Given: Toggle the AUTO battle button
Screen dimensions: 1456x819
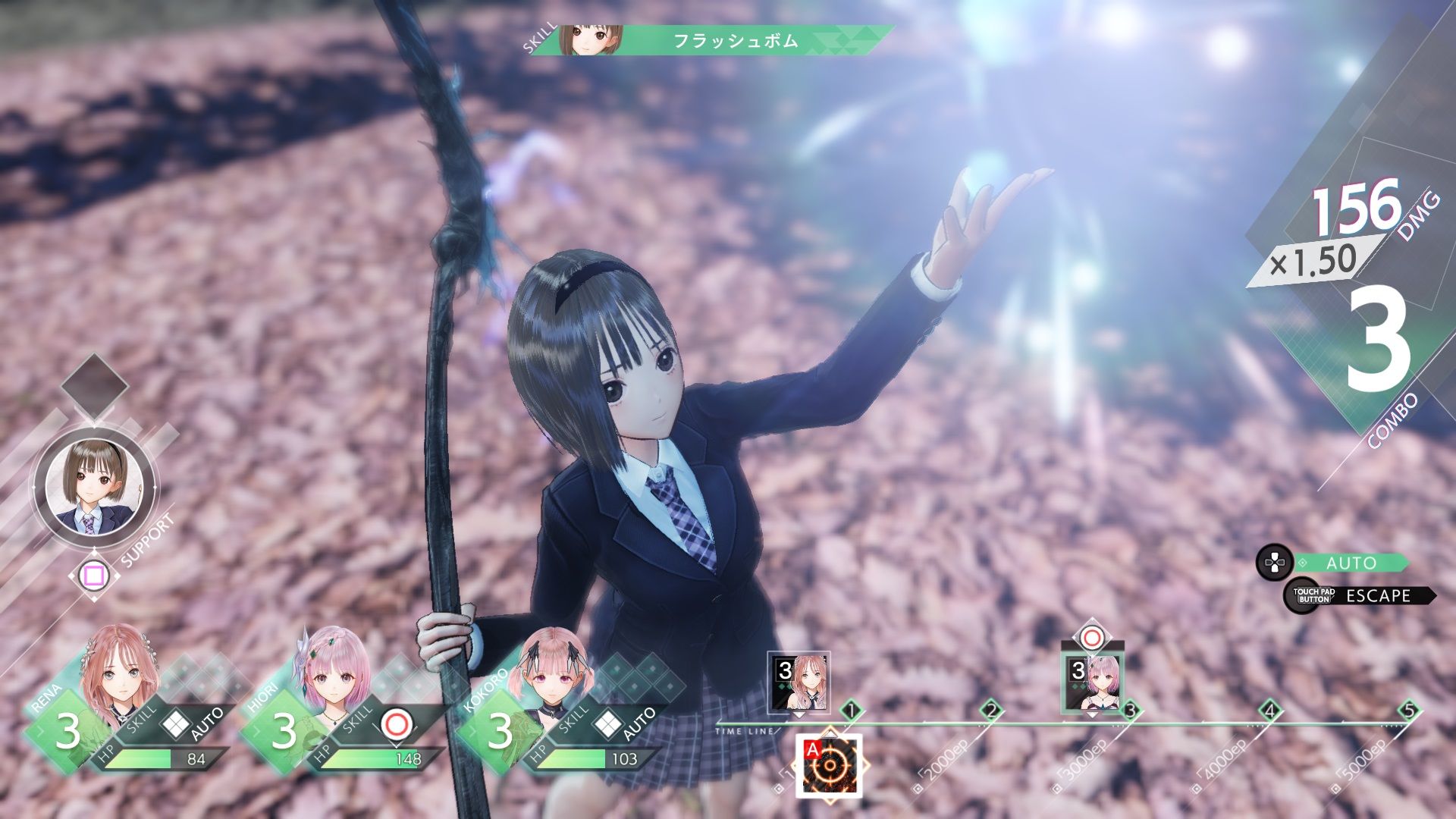Looking at the screenshot, I should pyautogui.click(x=1350, y=563).
